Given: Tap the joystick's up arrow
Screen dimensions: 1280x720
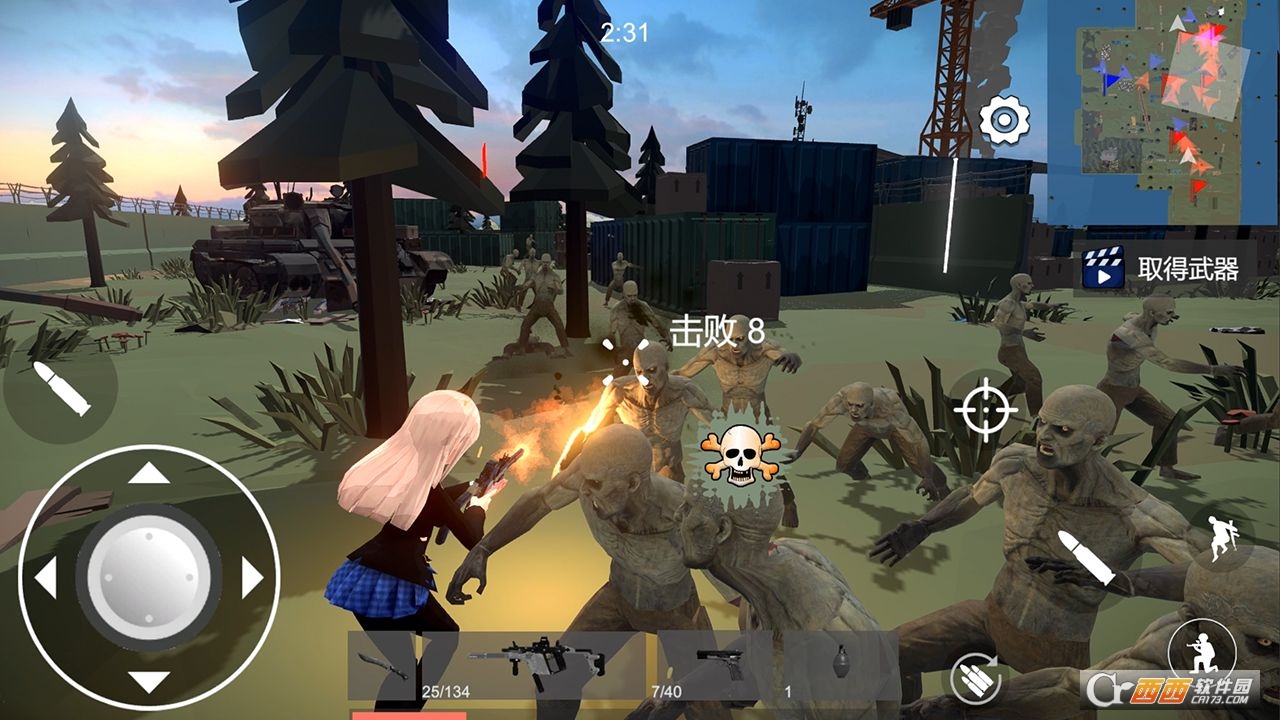Looking at the screenshot, I should [x=149, y=473].
